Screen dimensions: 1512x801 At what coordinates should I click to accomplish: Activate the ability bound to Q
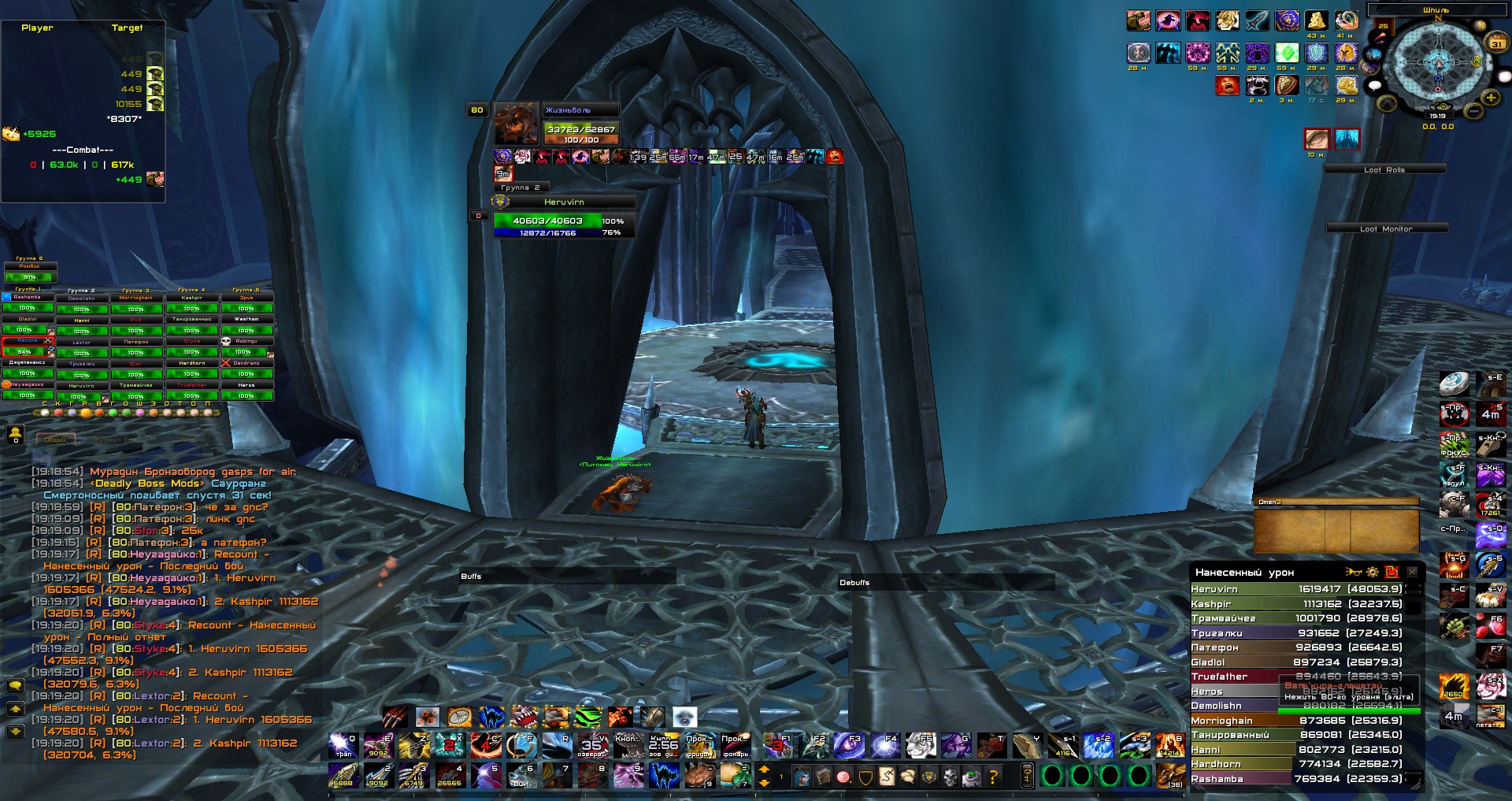click(x=343, y=745)
